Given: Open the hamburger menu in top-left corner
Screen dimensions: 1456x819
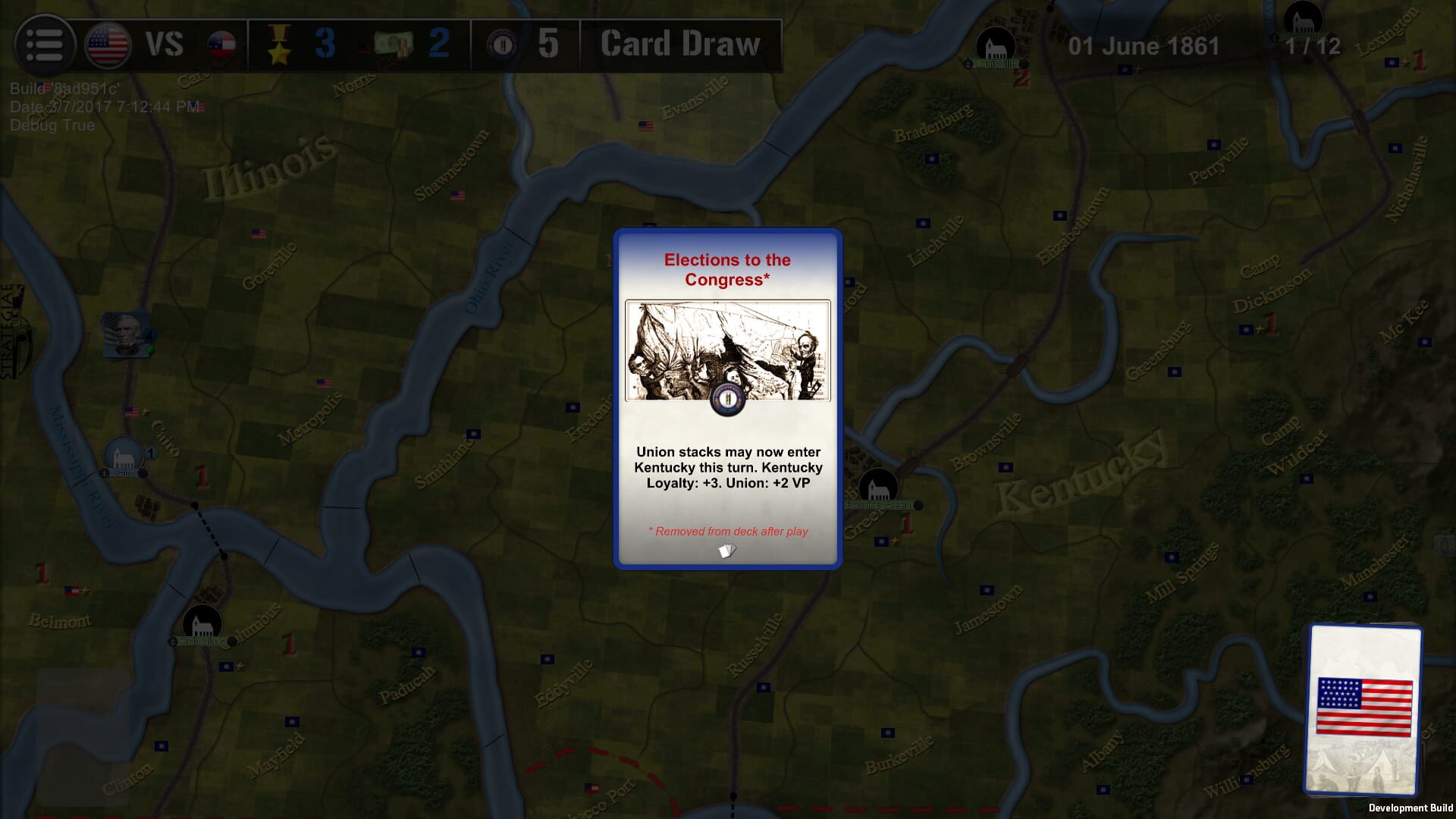Looking at the screenshot, I should click(45, 43).
